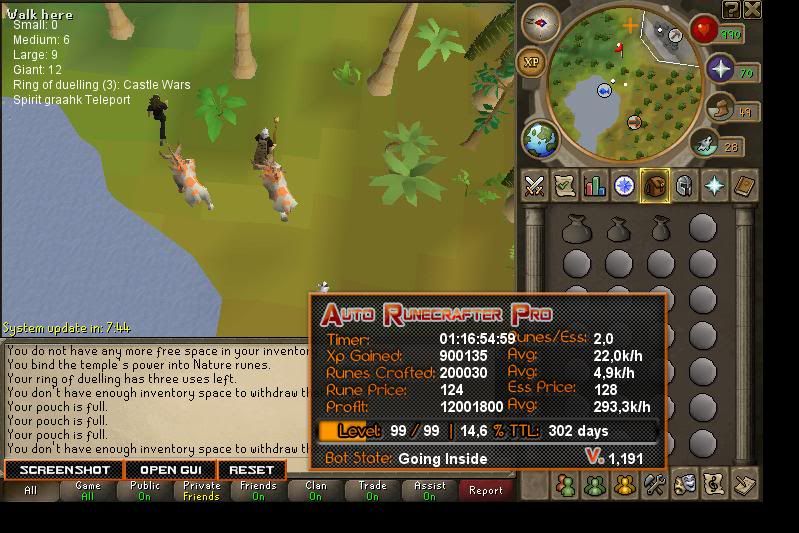Screen dimensions: 799x533
Task: Click the SCREENSHOT button
Action: pos(64,470)
